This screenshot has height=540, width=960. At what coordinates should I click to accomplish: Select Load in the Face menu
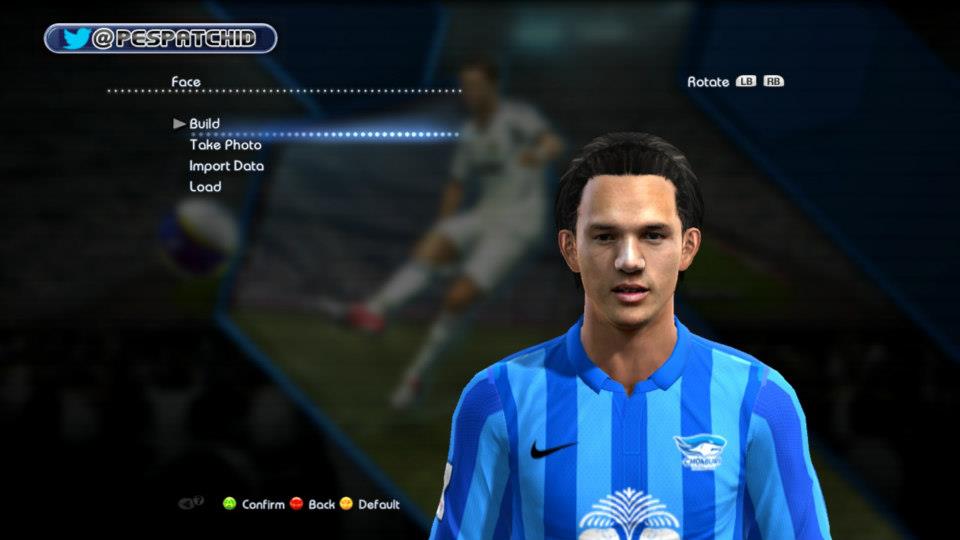(x=205, y=187)
